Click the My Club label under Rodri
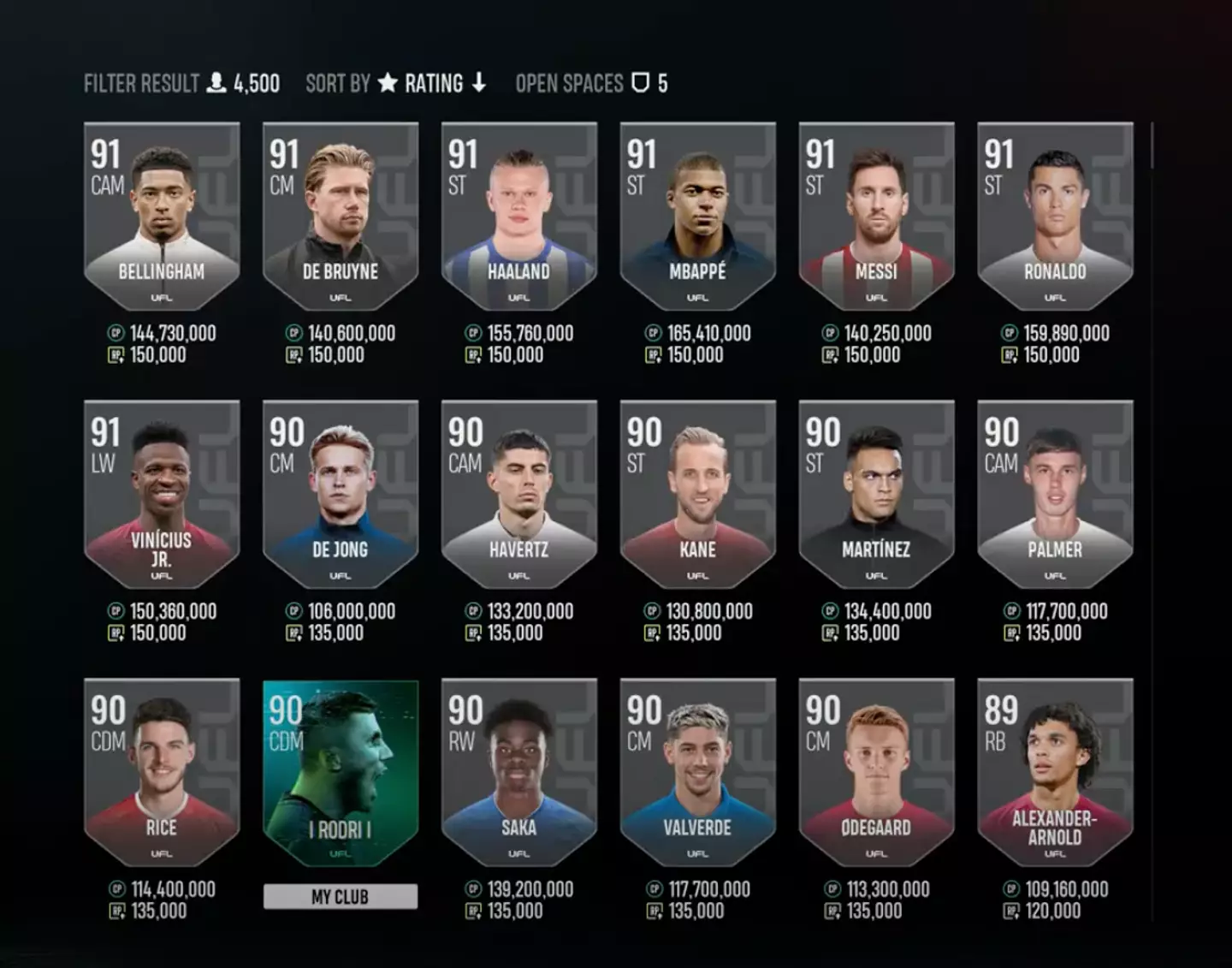The width and height of the screenshot is (1232, 968). point(341,896)
